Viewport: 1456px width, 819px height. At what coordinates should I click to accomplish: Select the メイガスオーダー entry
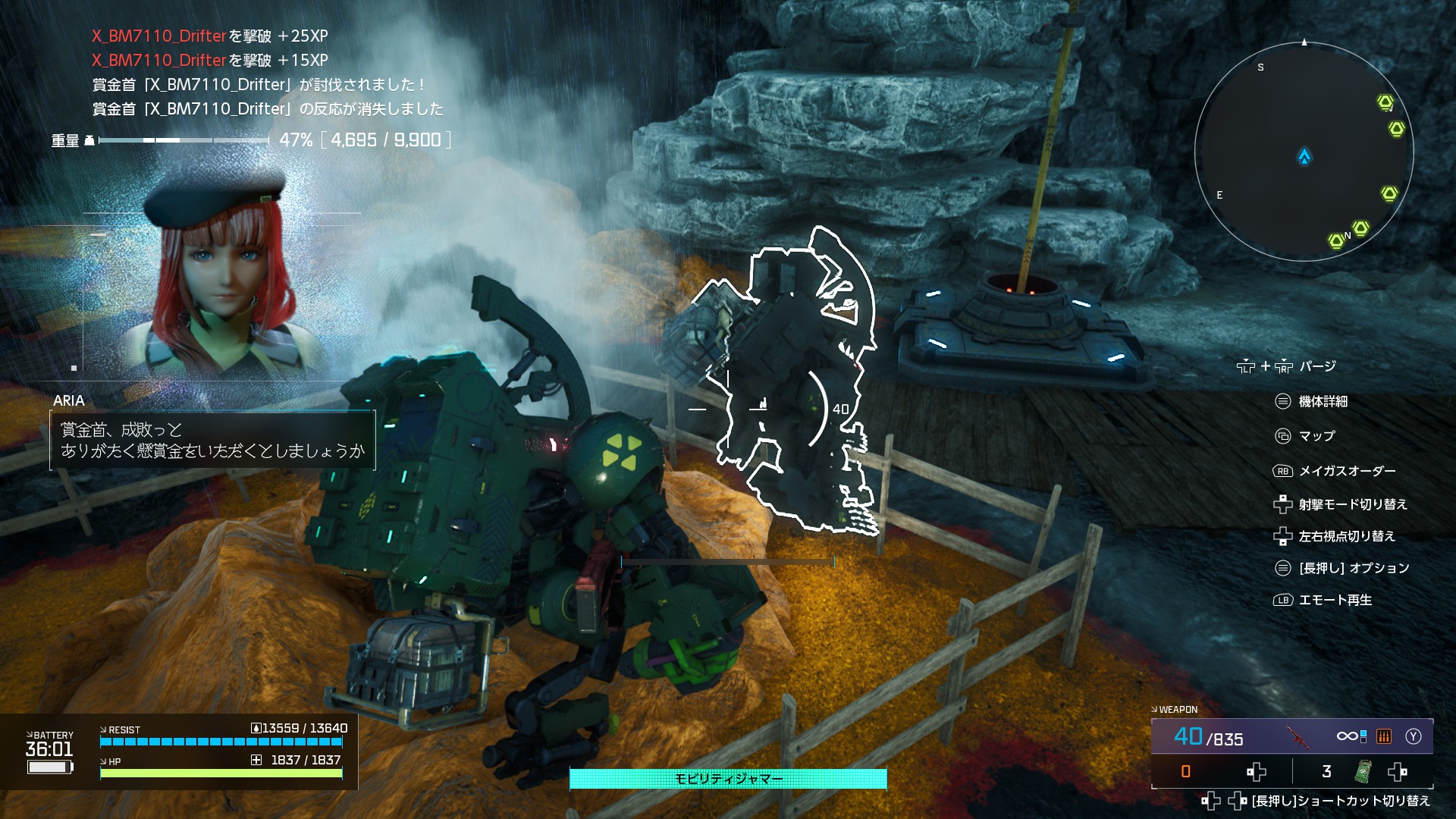[1347, 471]
